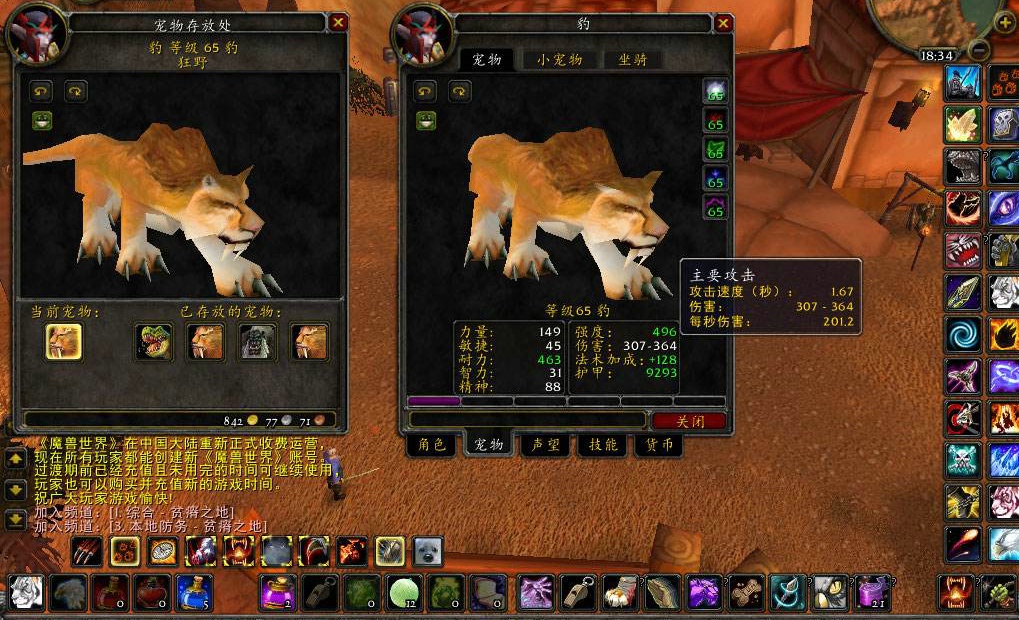Image resolution: width=1019 pixels, height=620 pixels.
Task: Use the blue mana potion with count 5
Action: point(194,592)
